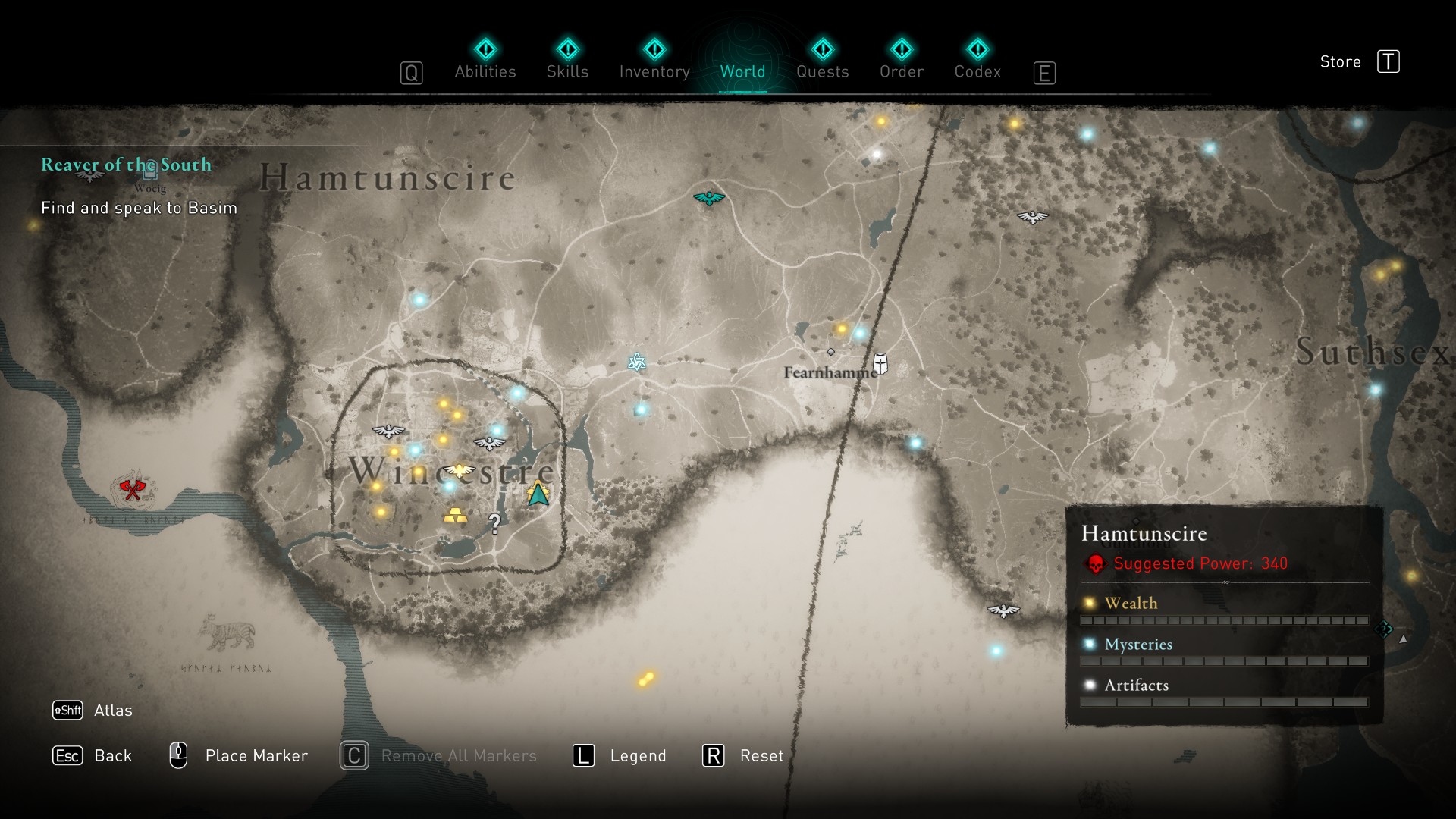Screen dimensions: 1456x819
Task: Open the Skills tab
Action: coord(567,61)
